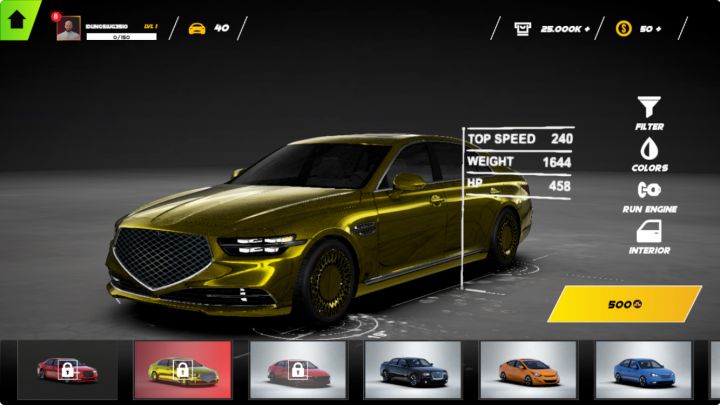720x405 pixels.
Task: Return to the home screen
Action: coord(17,19)
